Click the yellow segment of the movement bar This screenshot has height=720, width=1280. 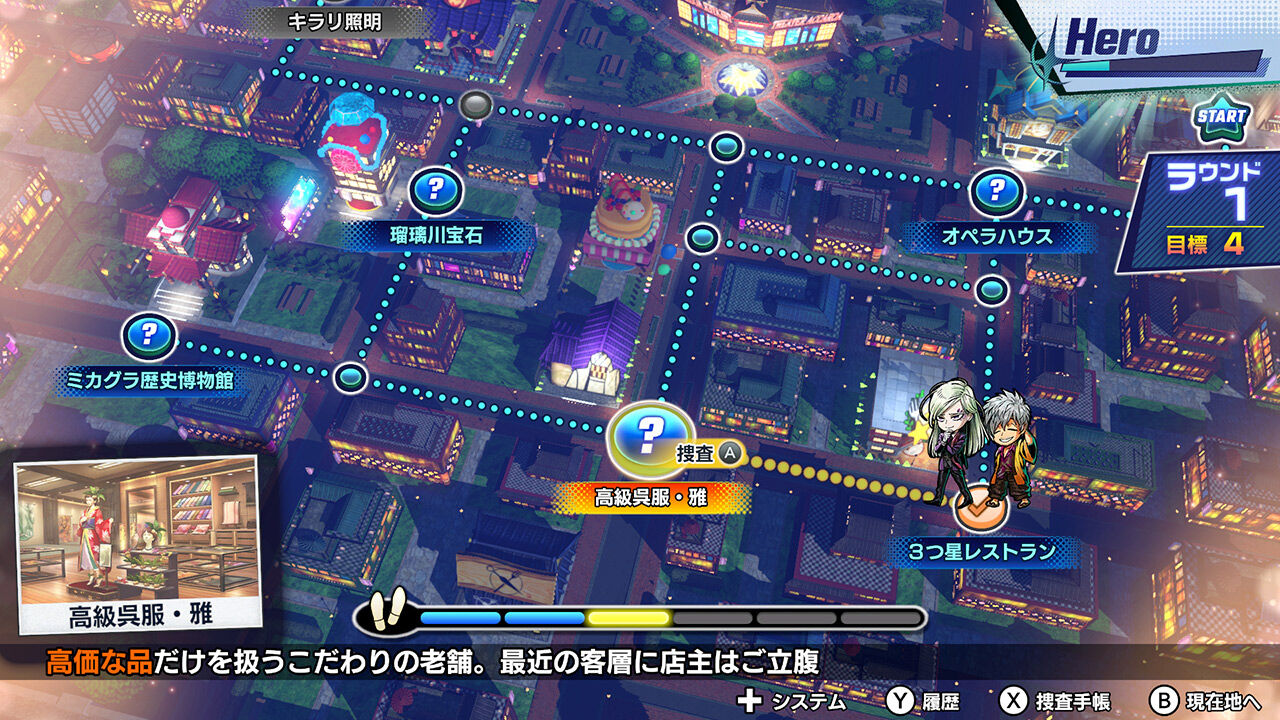[627, 617]
